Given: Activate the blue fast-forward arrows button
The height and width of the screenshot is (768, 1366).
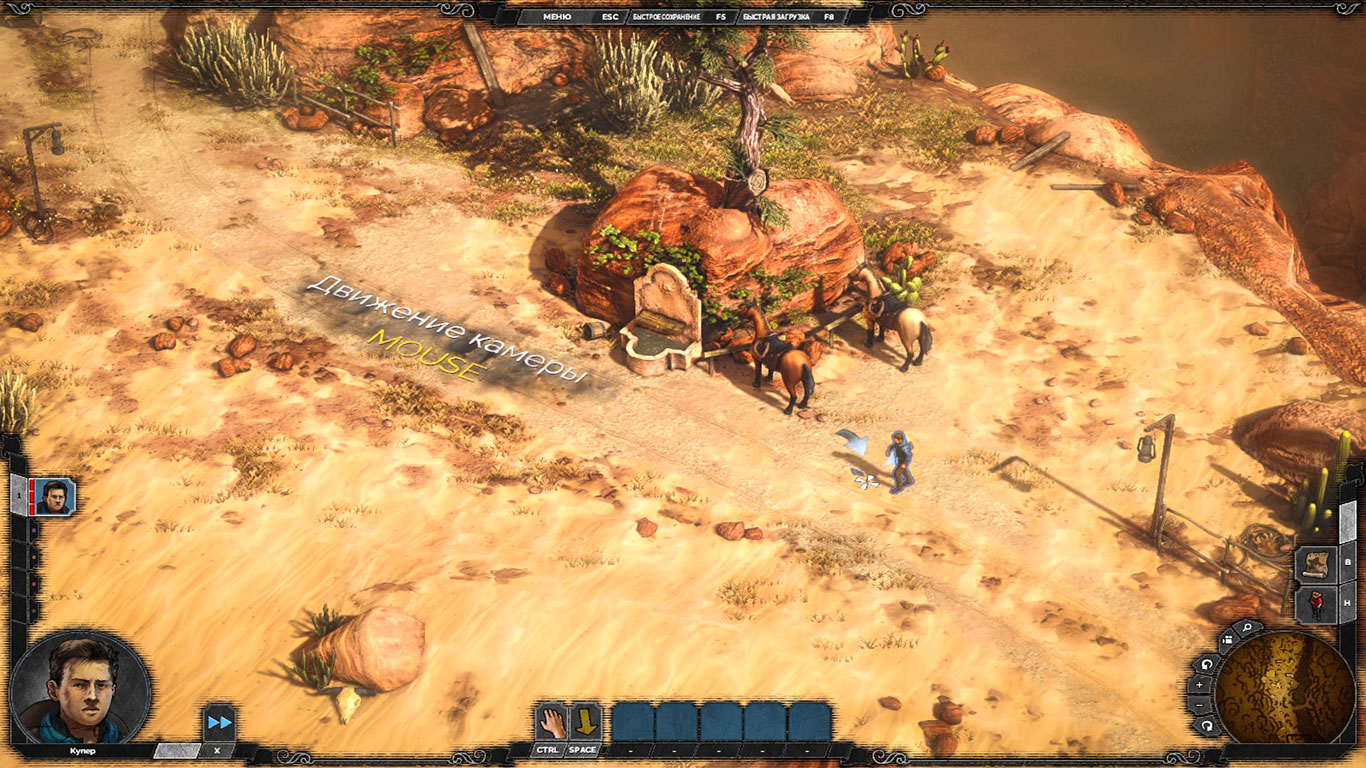Looking at the screenshot, I should [x=219, y=722].
